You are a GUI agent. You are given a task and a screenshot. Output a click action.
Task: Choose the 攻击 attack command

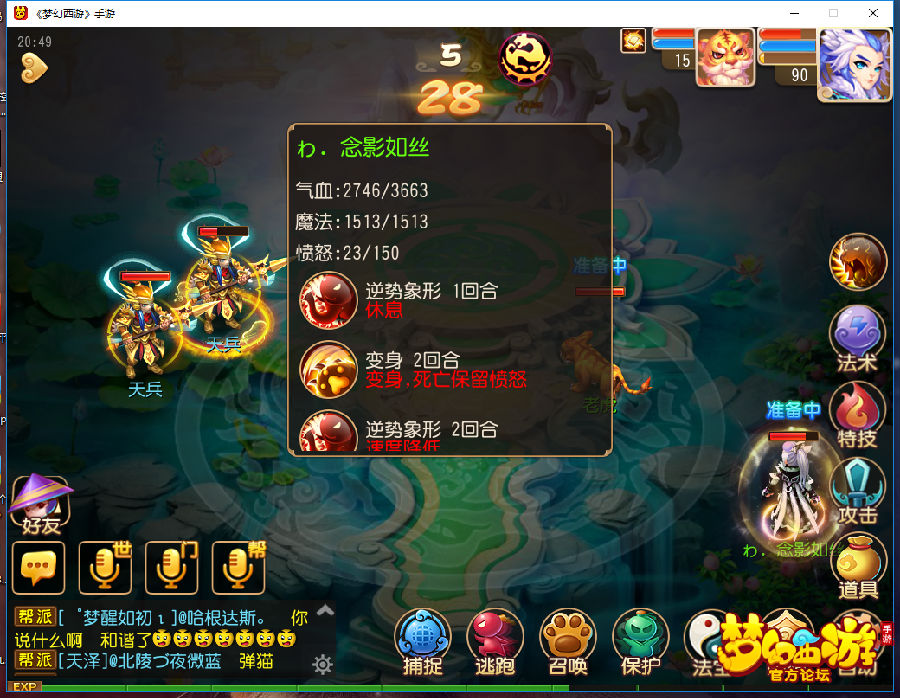[x=857, y=489]
